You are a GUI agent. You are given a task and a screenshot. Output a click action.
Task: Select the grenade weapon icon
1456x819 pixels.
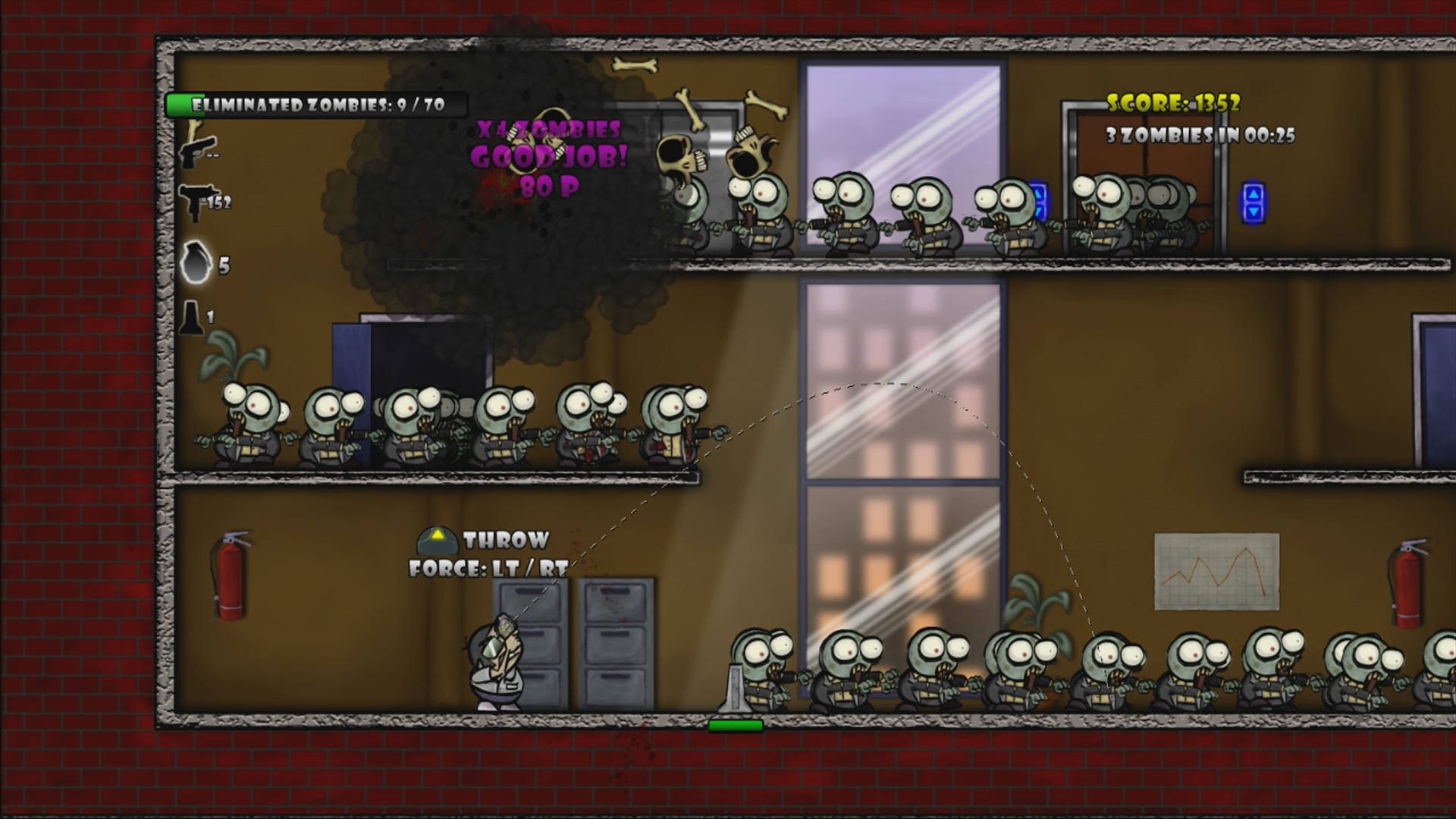point(196,264)
